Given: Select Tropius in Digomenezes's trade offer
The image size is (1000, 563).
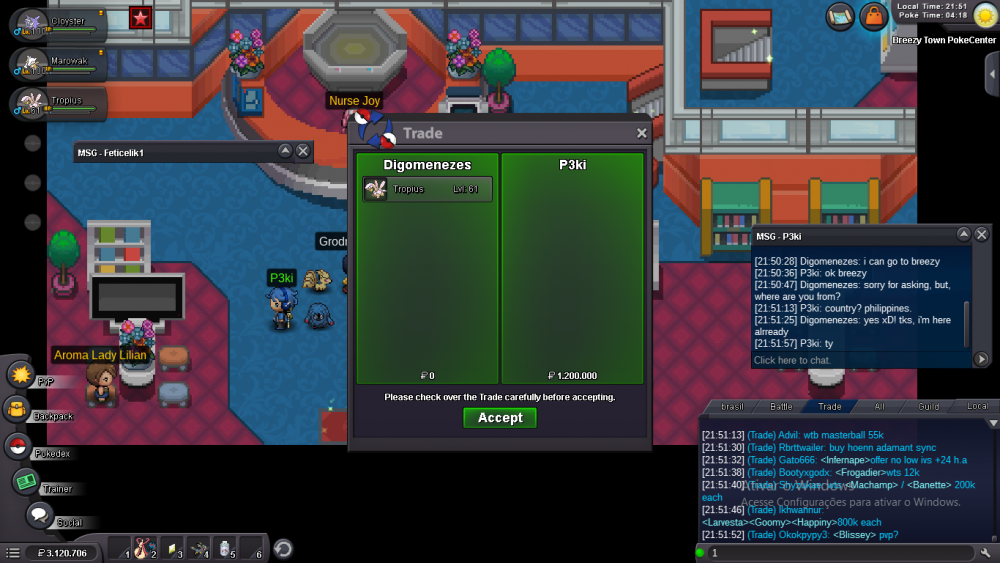Looking at the screenshot, I should click(x=427, y=189).
